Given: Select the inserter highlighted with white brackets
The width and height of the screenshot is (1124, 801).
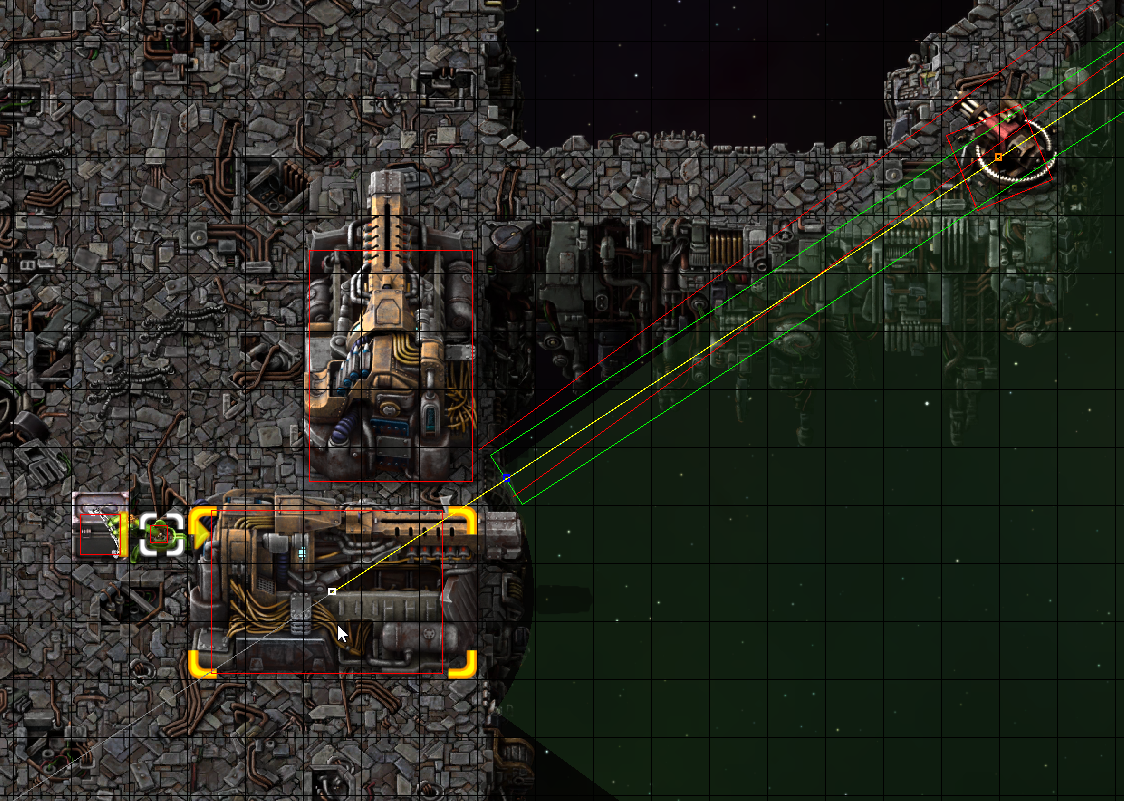Looking at the screenshot, I should tap(160, 534).
